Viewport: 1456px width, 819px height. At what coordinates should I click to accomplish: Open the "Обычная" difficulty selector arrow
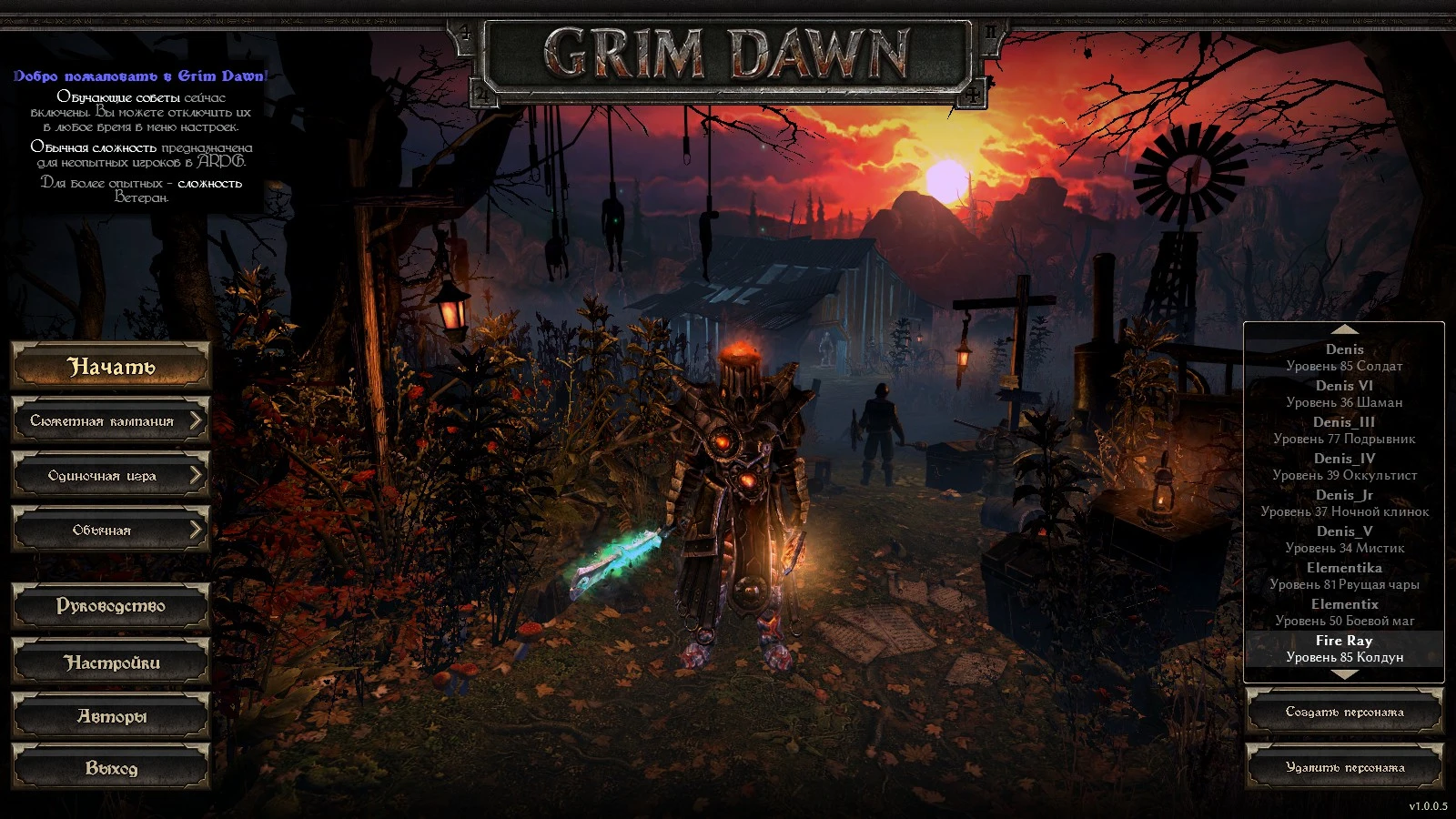(197, 528)
